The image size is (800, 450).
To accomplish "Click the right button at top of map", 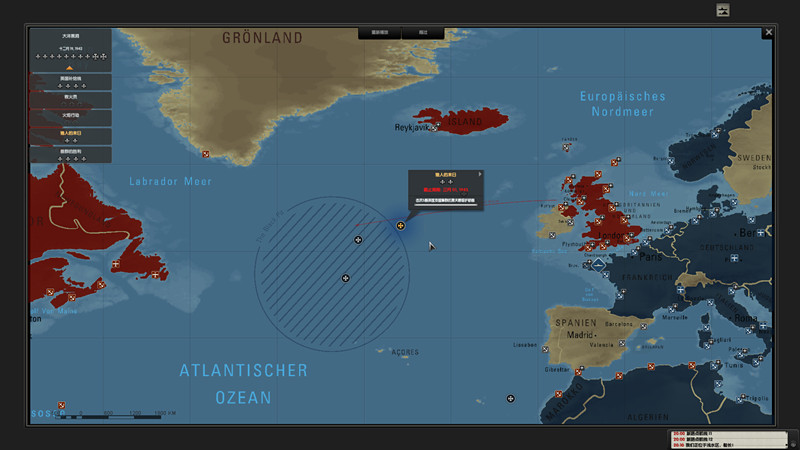I will 423,33.
